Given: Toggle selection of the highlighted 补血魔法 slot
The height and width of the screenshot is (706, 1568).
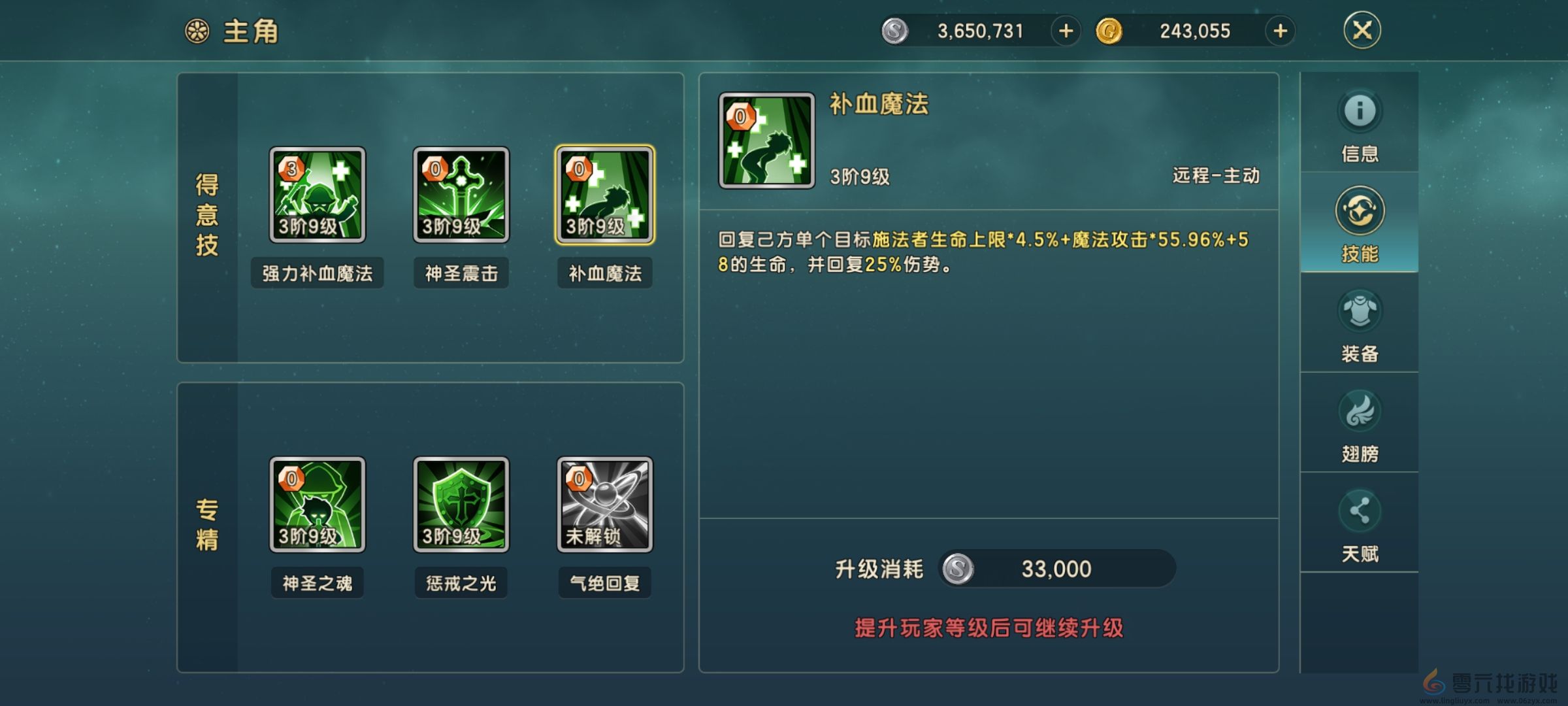Looking at the screenshot, I should point(604,194).
